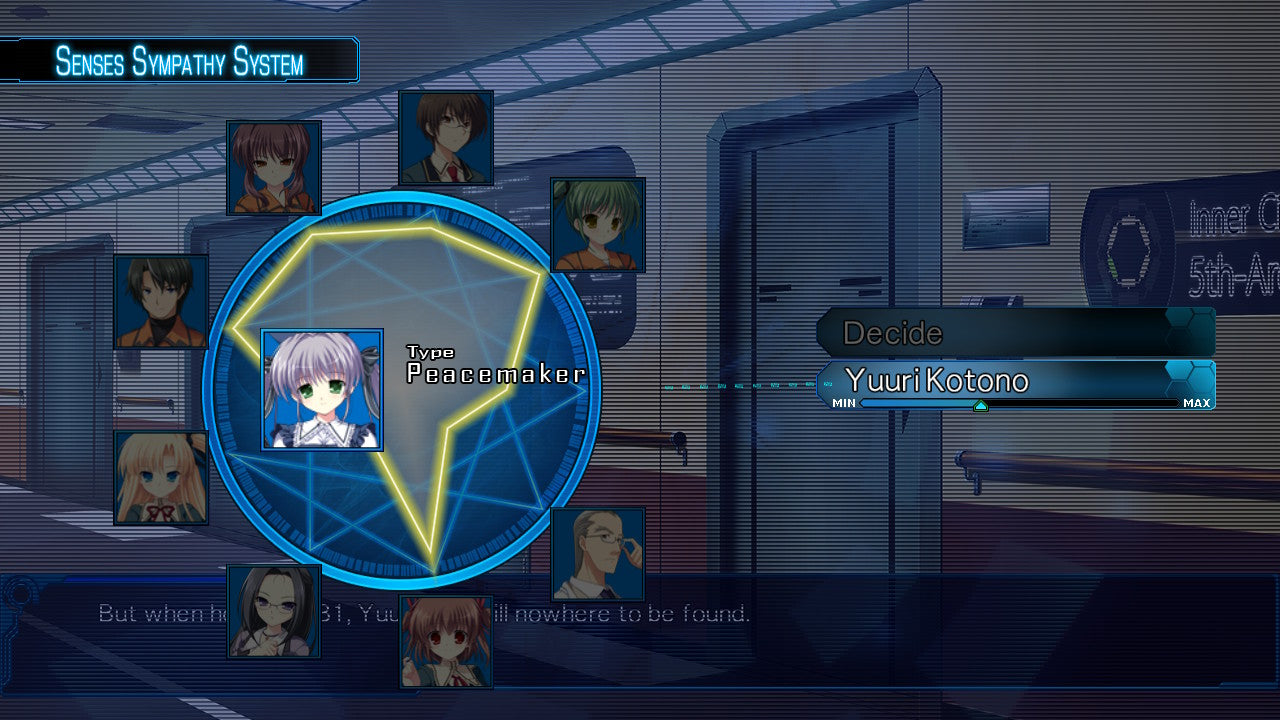Select the black-haired woman wearing glasses

[x=274, y=611]
